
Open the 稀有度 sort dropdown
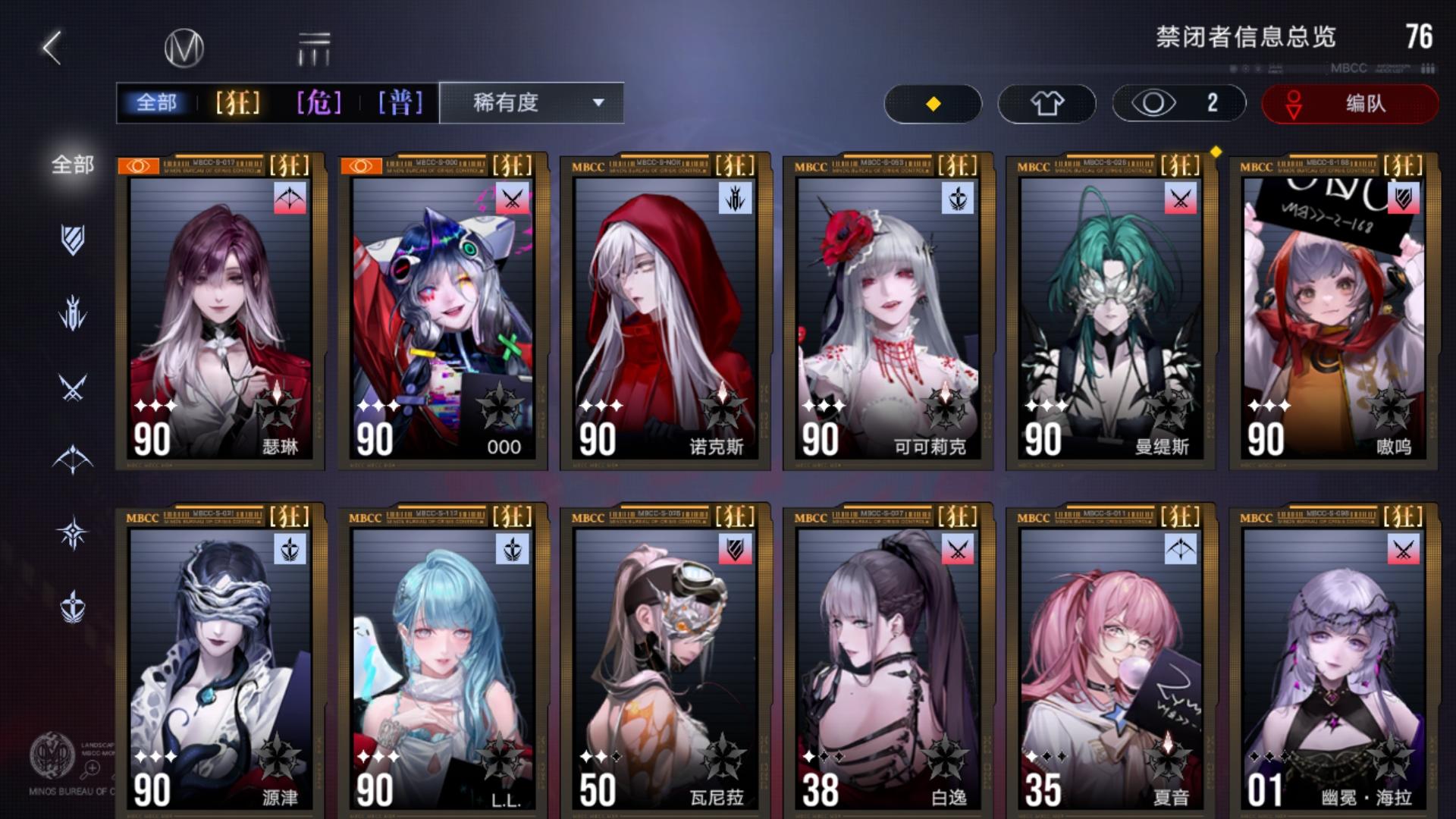pyautogui.click(x=510, y=104)
